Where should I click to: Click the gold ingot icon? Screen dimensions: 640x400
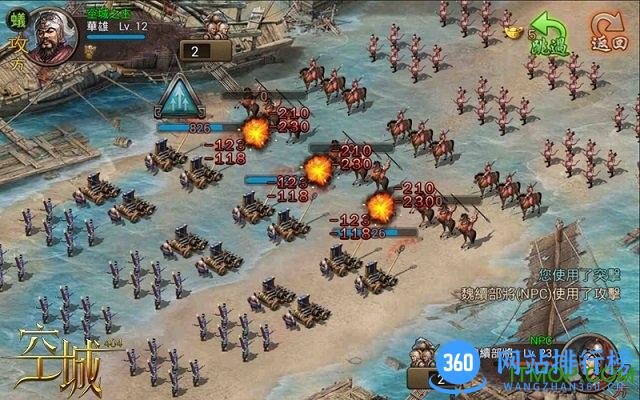[514, 32]
